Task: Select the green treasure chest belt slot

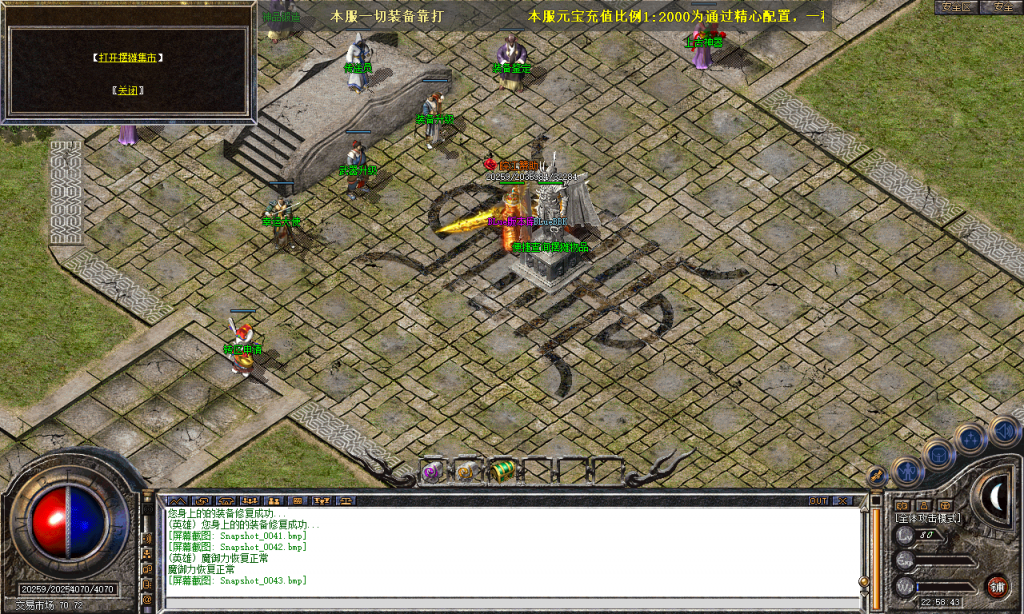Action: [x=503, y=471]
